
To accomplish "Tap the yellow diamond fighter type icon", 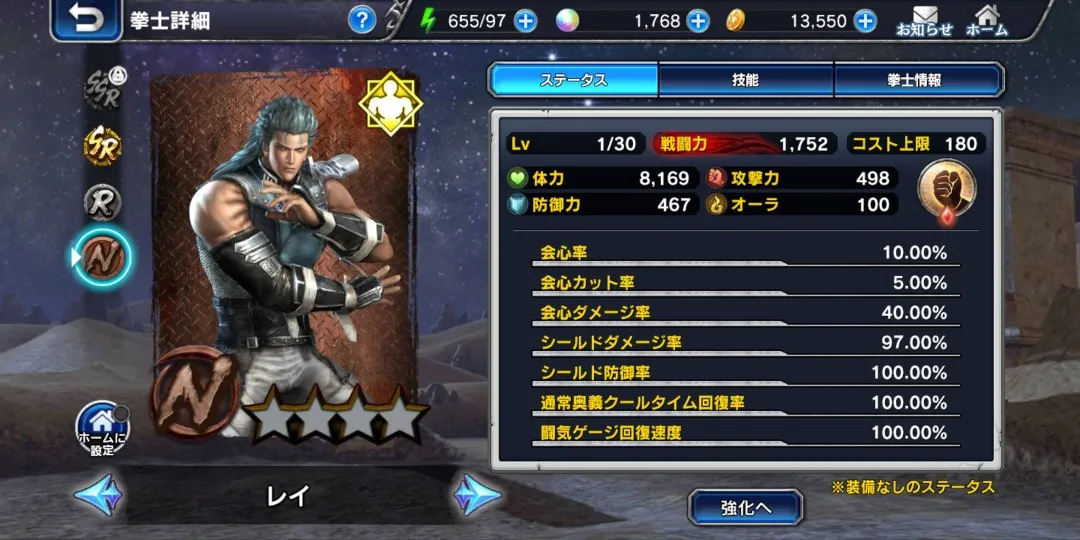I will [391, 103].
